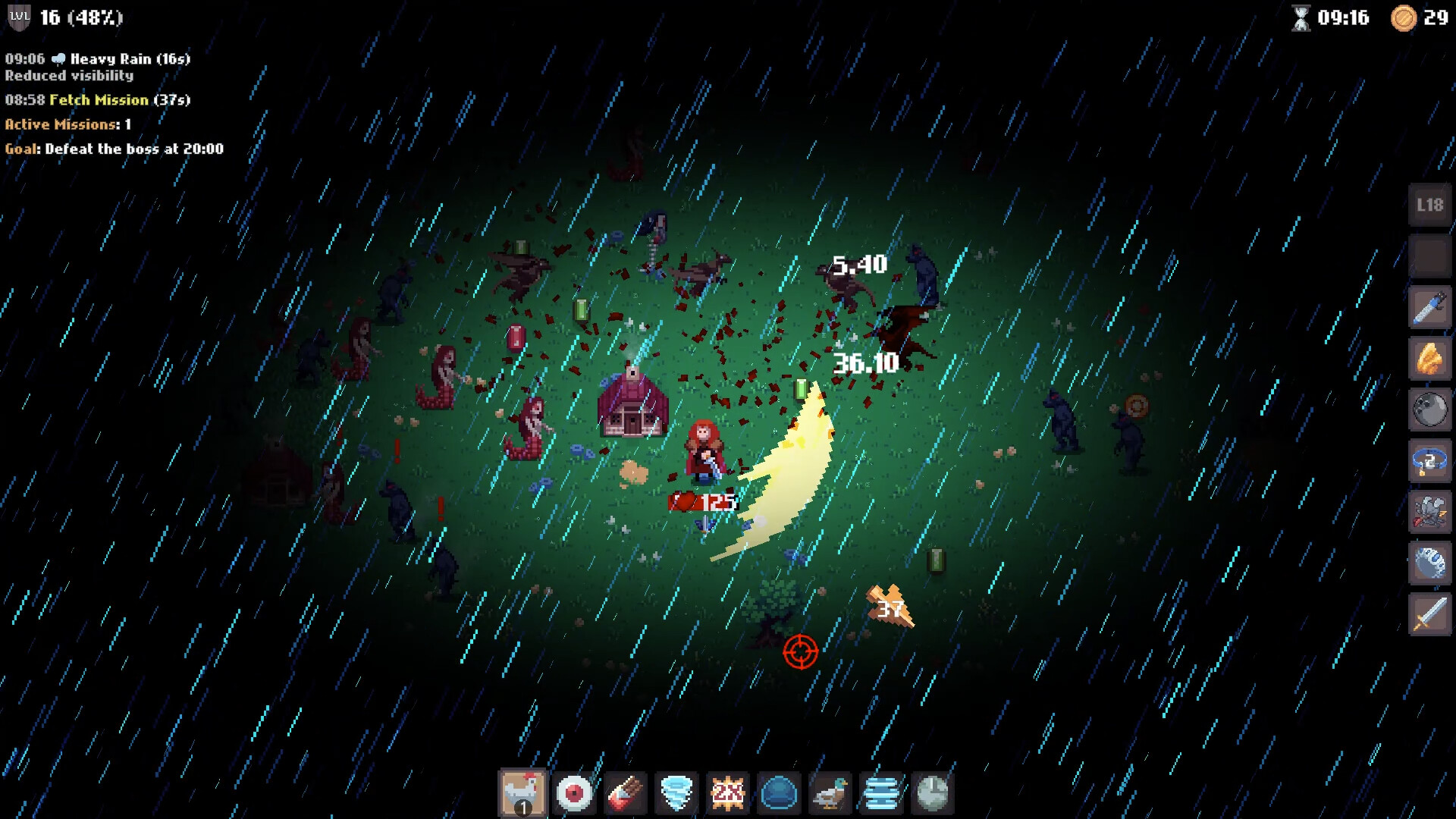Pick the blue collar with tag
Image resolution: width=1456 pixels, height=819 pixels.
tap(1430, 461)
